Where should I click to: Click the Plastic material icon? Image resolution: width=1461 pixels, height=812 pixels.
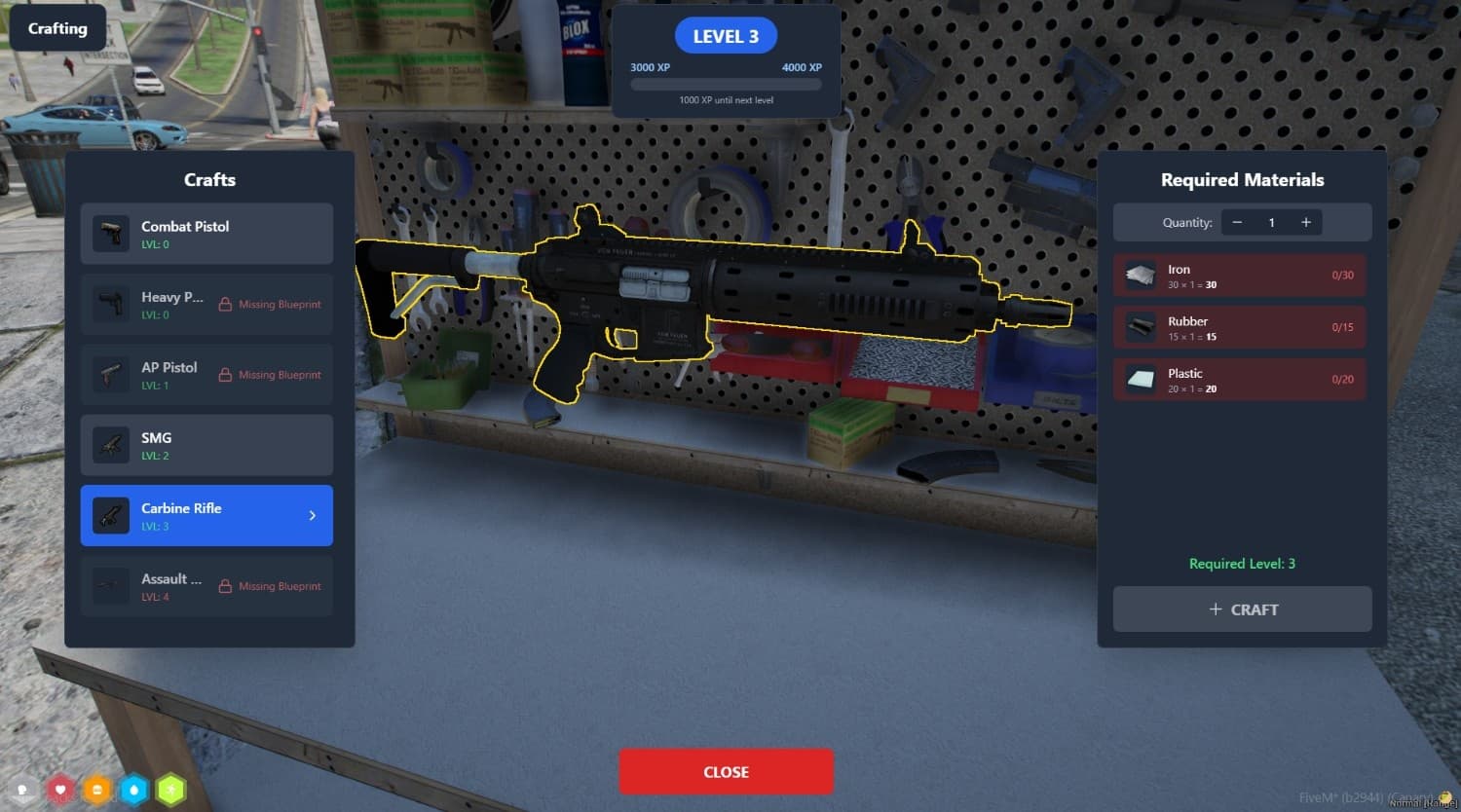[1140, 379]
